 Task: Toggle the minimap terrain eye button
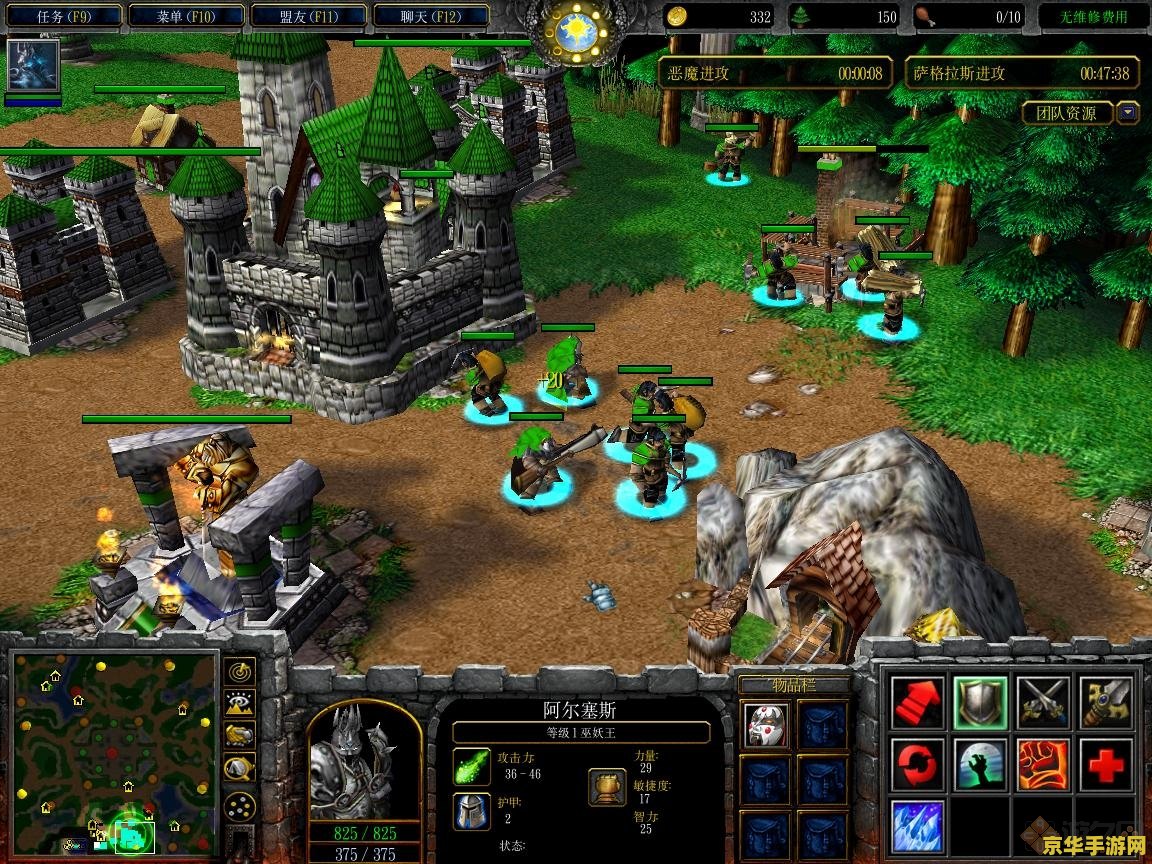(240, 703)
